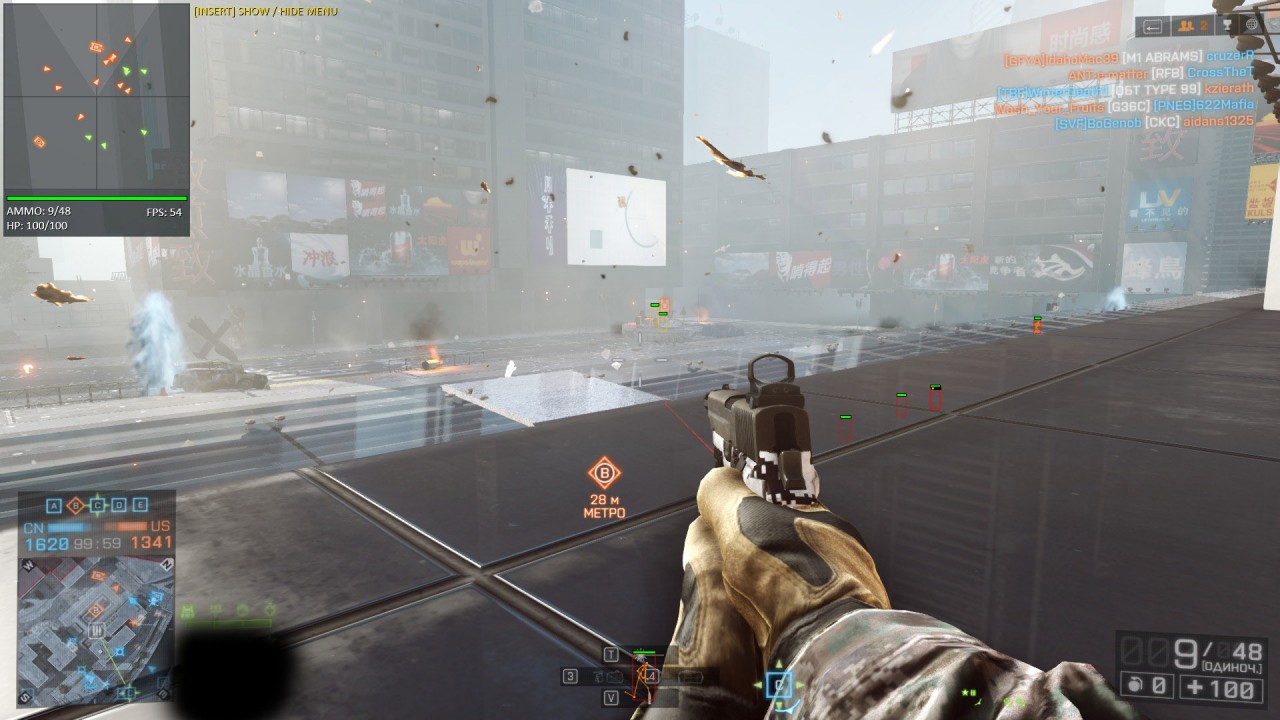Choose capture point C flag indicator
The image size is (1280, 720).
[97, 505]
